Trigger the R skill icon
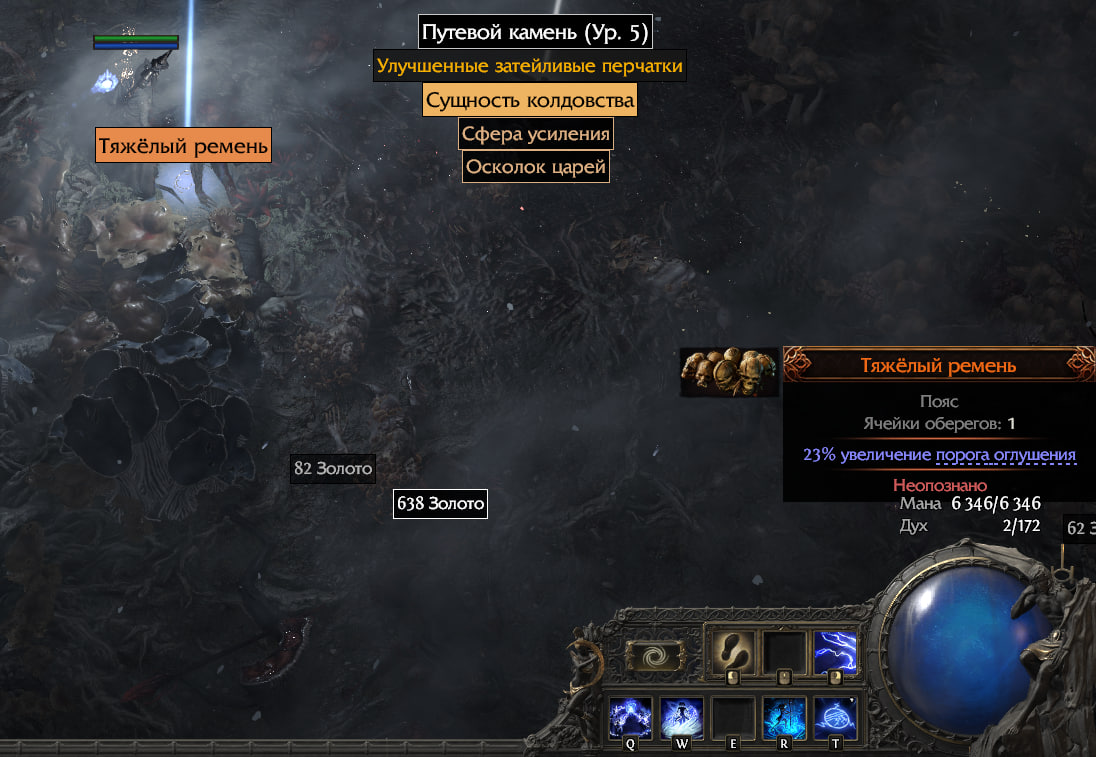Screen dimensions: 1096x757 tap(784, 718)
